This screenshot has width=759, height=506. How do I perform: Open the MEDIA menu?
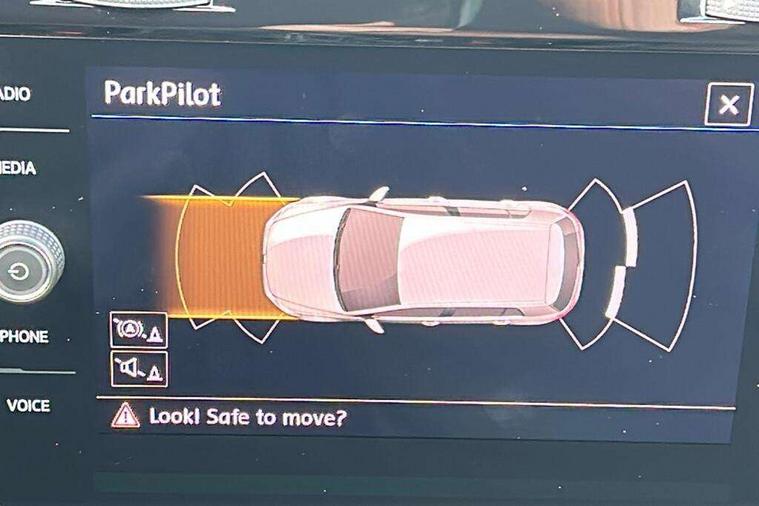18,168
